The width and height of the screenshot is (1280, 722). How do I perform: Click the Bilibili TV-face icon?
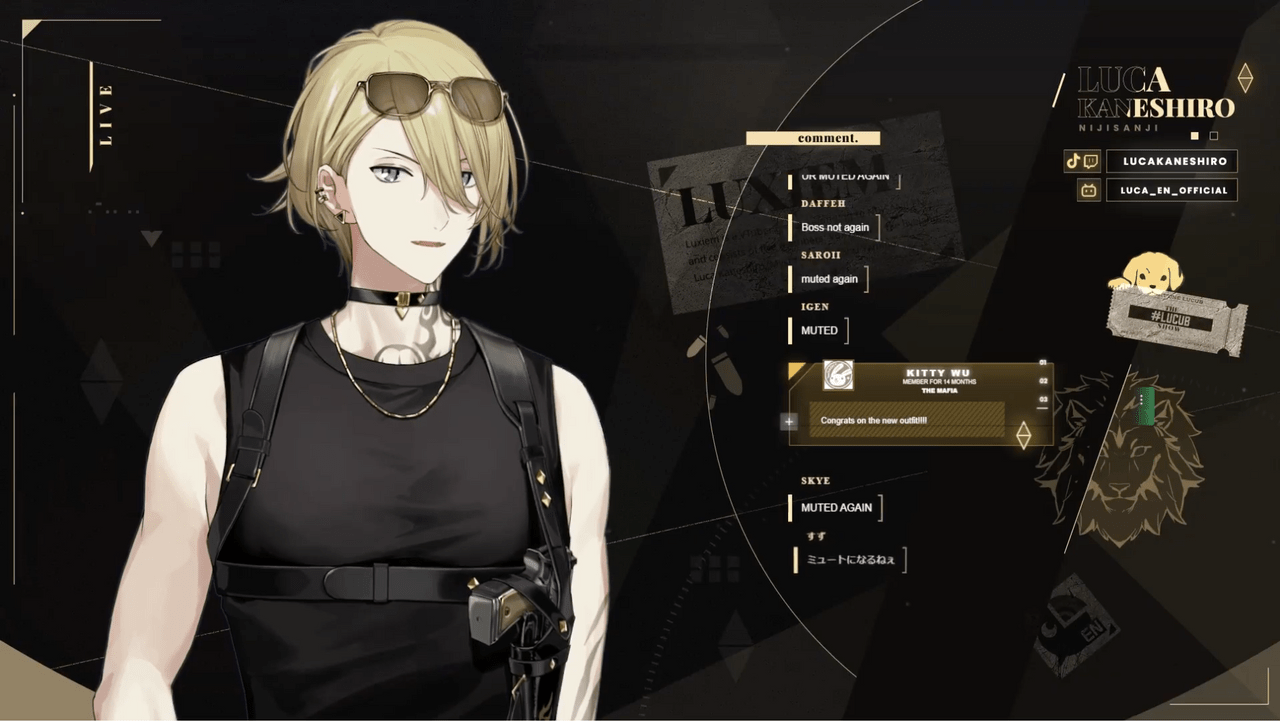point(1088,190)
